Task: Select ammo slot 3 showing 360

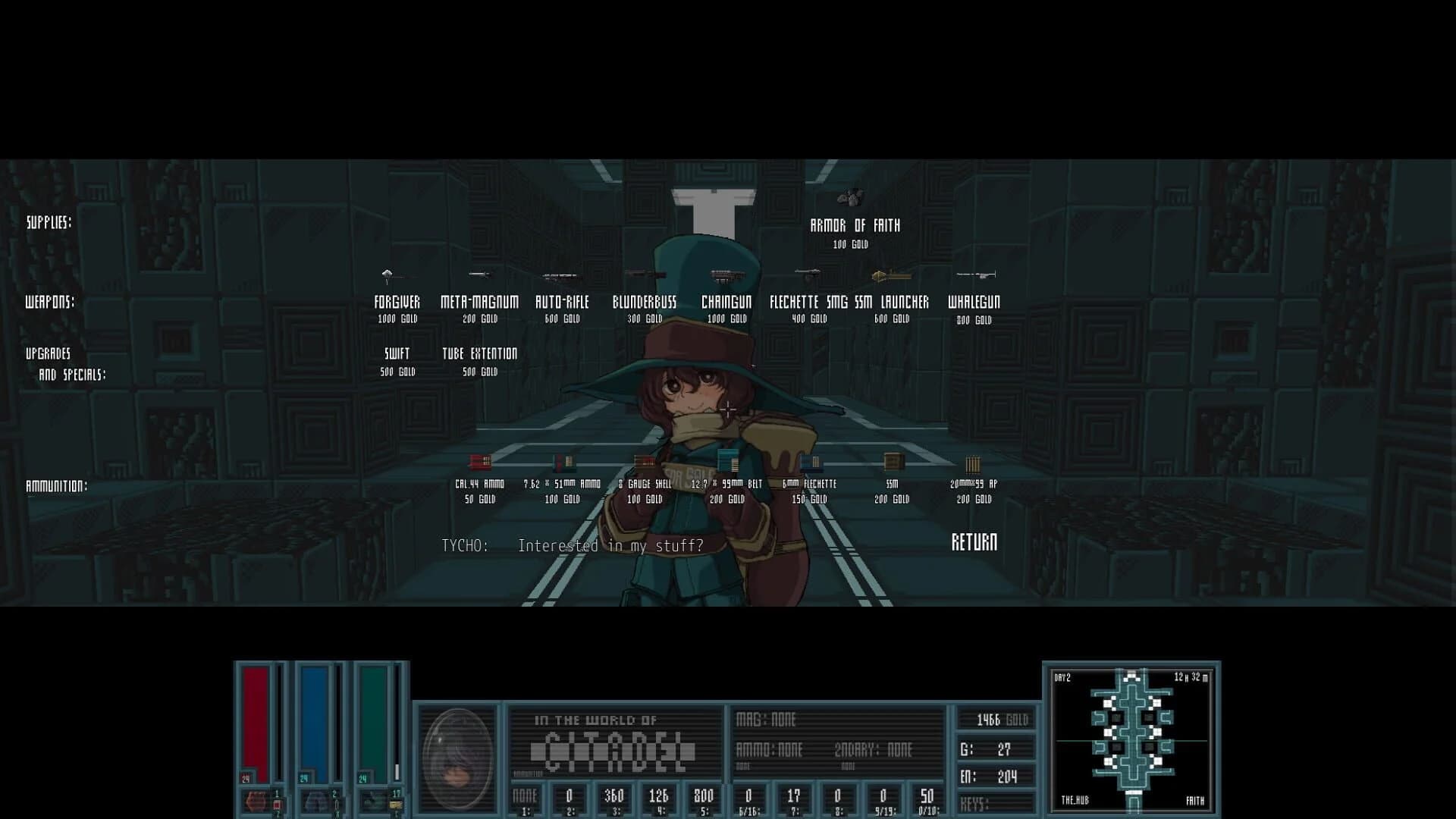Action: (613, 797)
